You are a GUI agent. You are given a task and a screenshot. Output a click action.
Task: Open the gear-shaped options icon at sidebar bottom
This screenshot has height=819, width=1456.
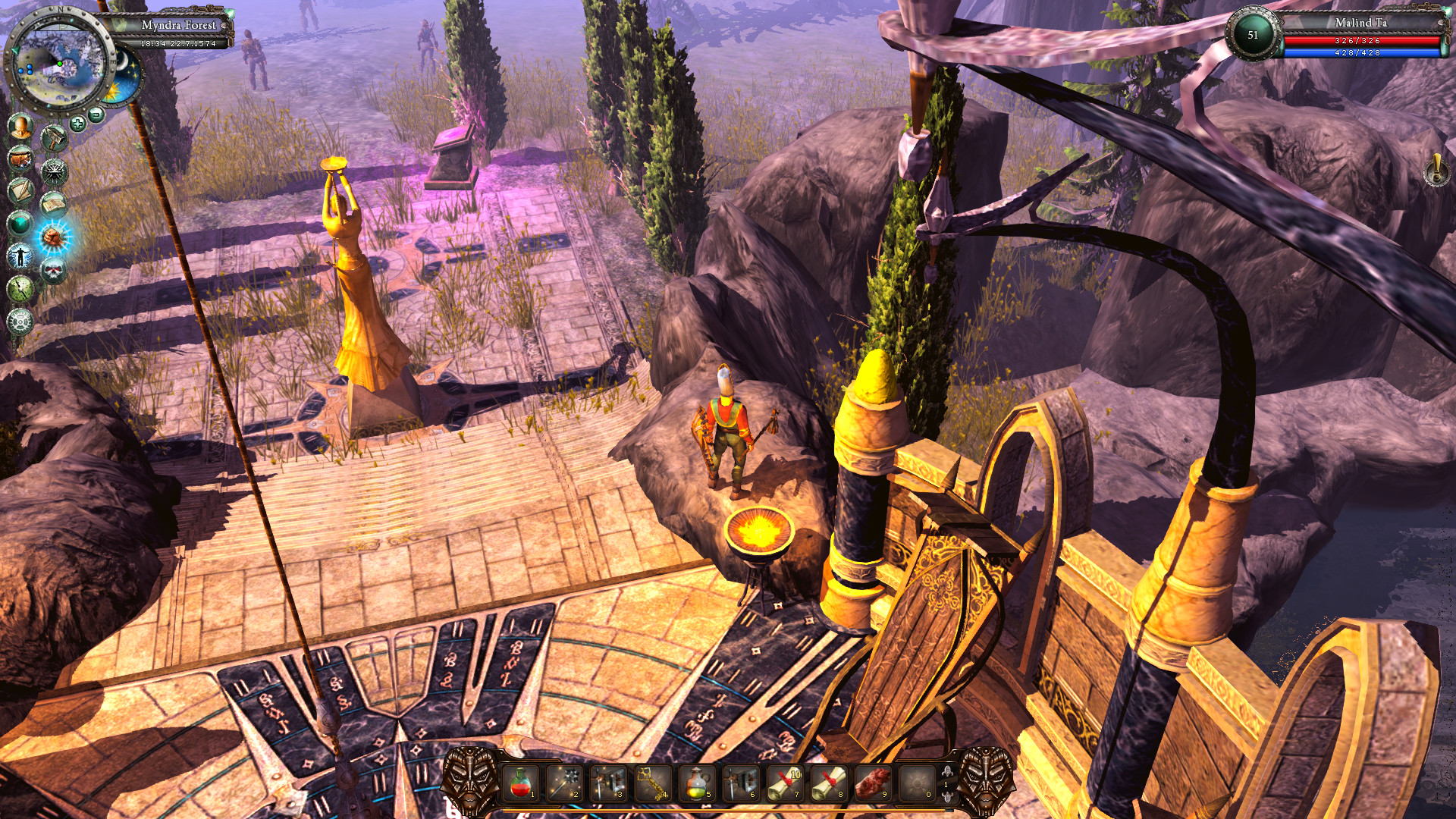[x=22, y=322]
